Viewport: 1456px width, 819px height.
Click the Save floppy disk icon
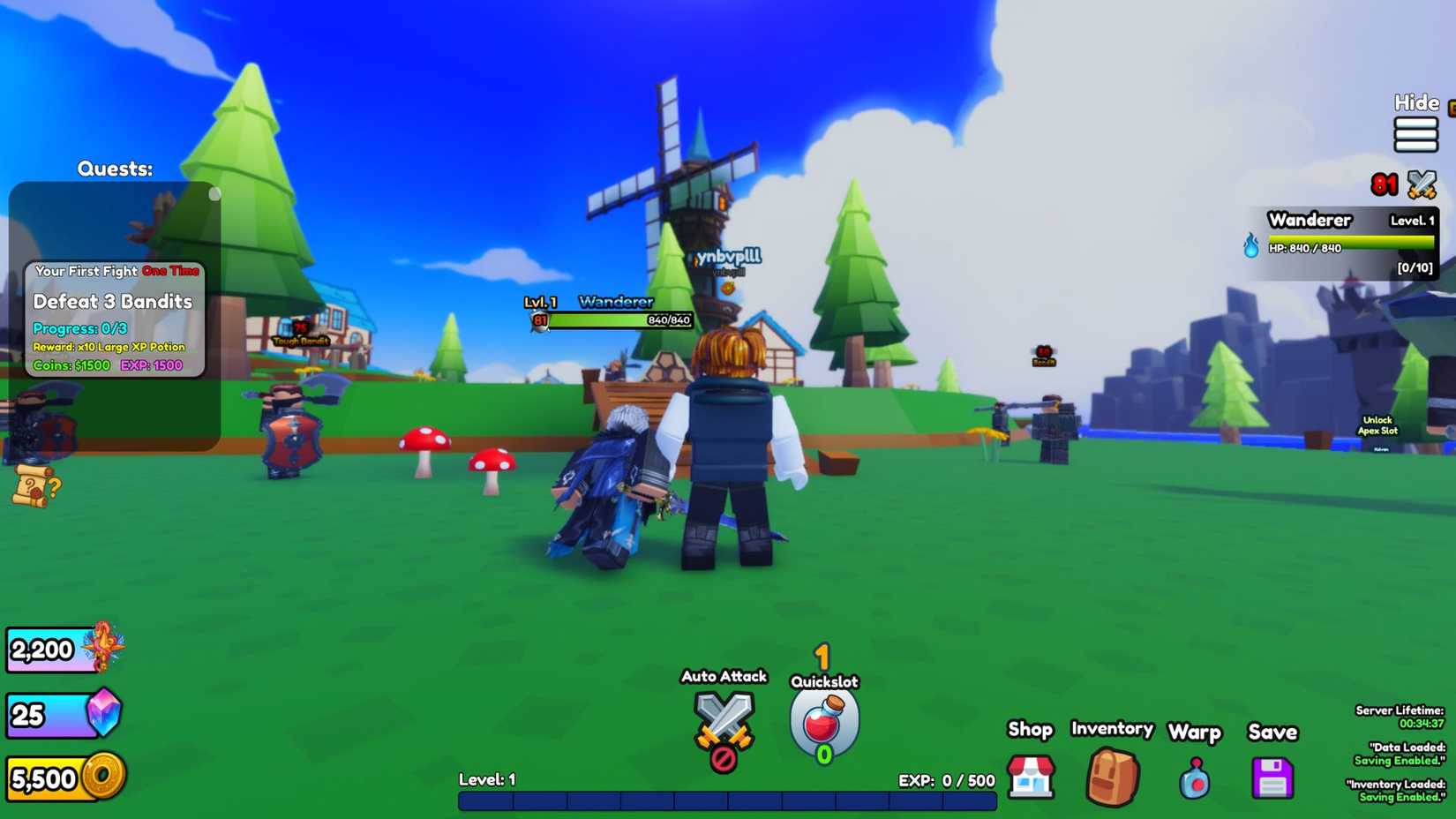(1272, 777)
